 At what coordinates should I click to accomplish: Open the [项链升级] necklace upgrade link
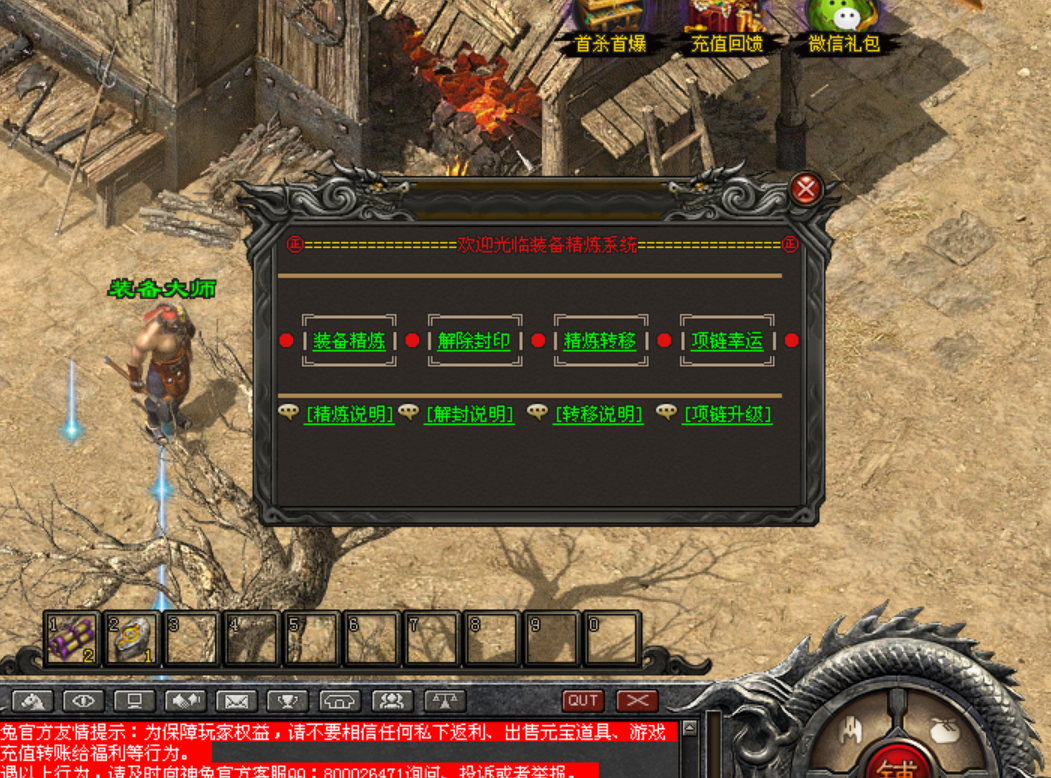click(727, 414)
